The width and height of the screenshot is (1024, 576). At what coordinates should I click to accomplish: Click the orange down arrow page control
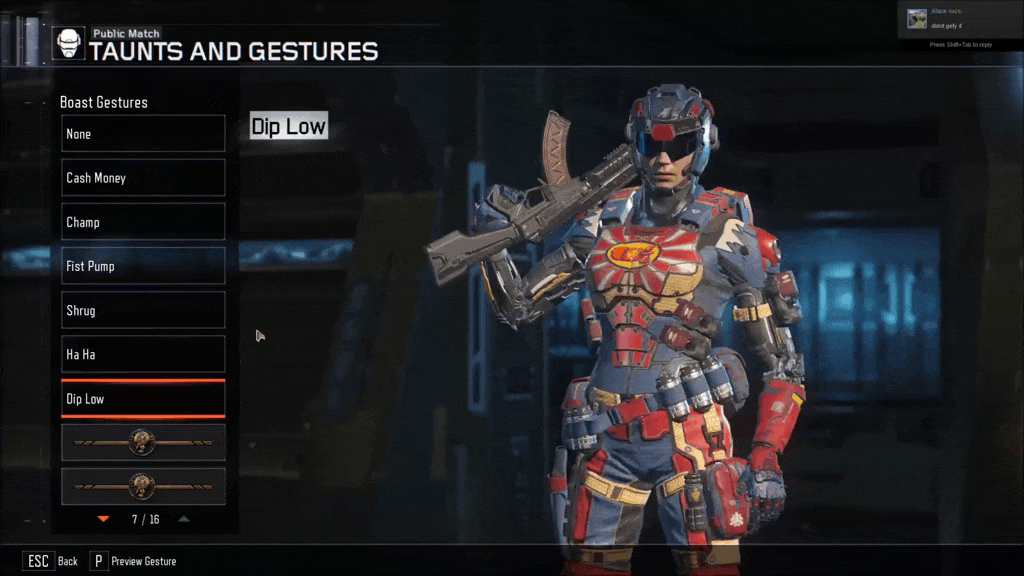point(103,519)
